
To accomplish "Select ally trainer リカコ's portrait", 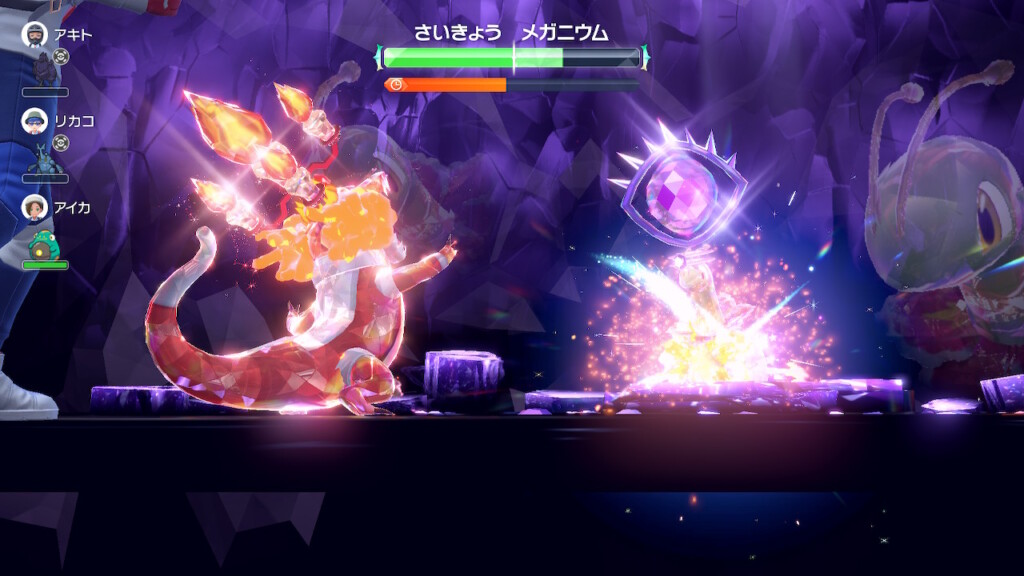I will tap(35, 121).
